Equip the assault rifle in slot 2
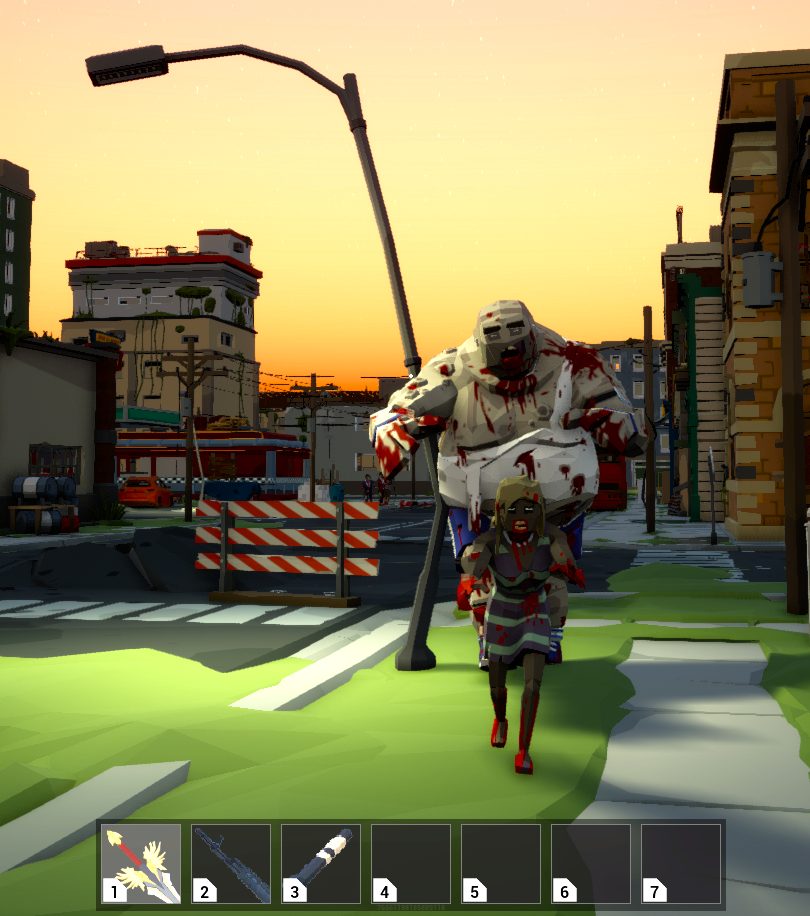Viewport: 810px width, 916px height. click(231, 864)
